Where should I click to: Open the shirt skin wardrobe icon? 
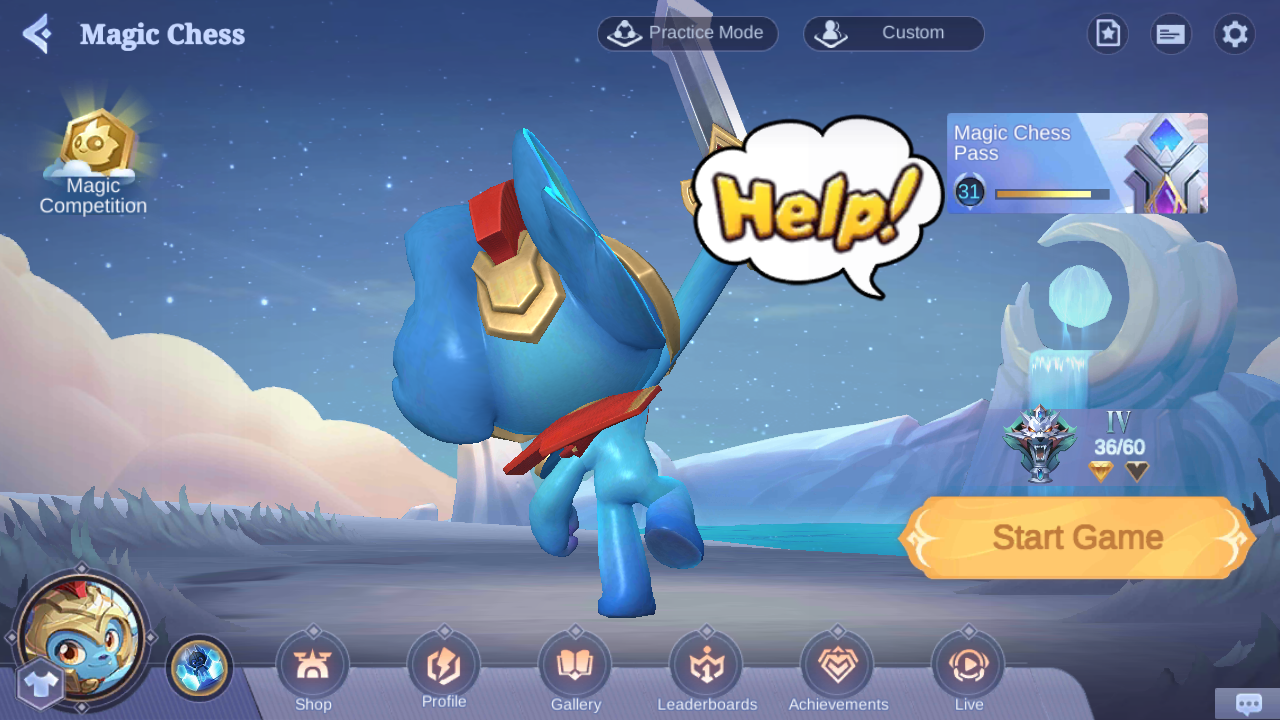pos(41,685)
